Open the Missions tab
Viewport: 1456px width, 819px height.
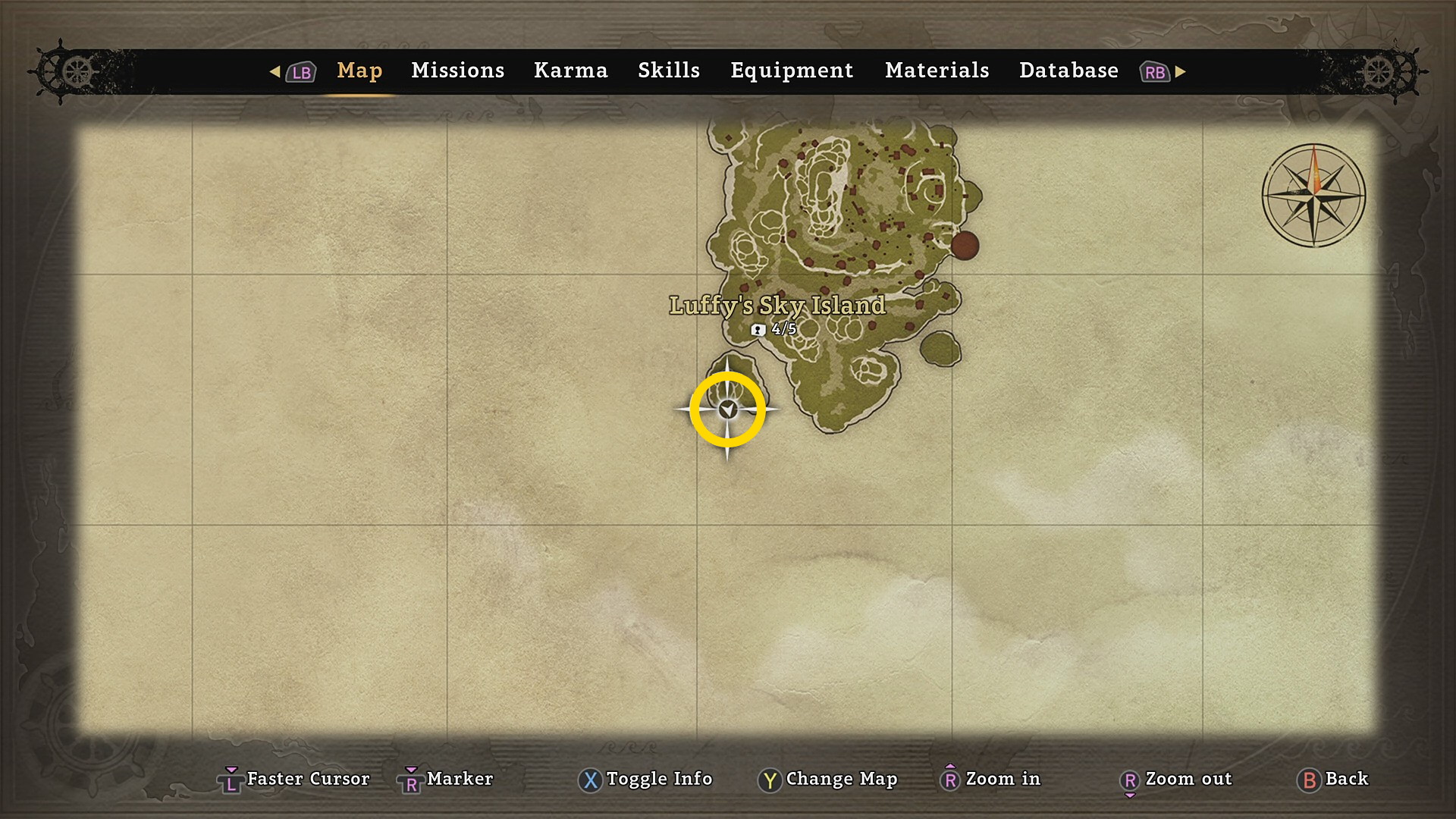click(457, 71)
